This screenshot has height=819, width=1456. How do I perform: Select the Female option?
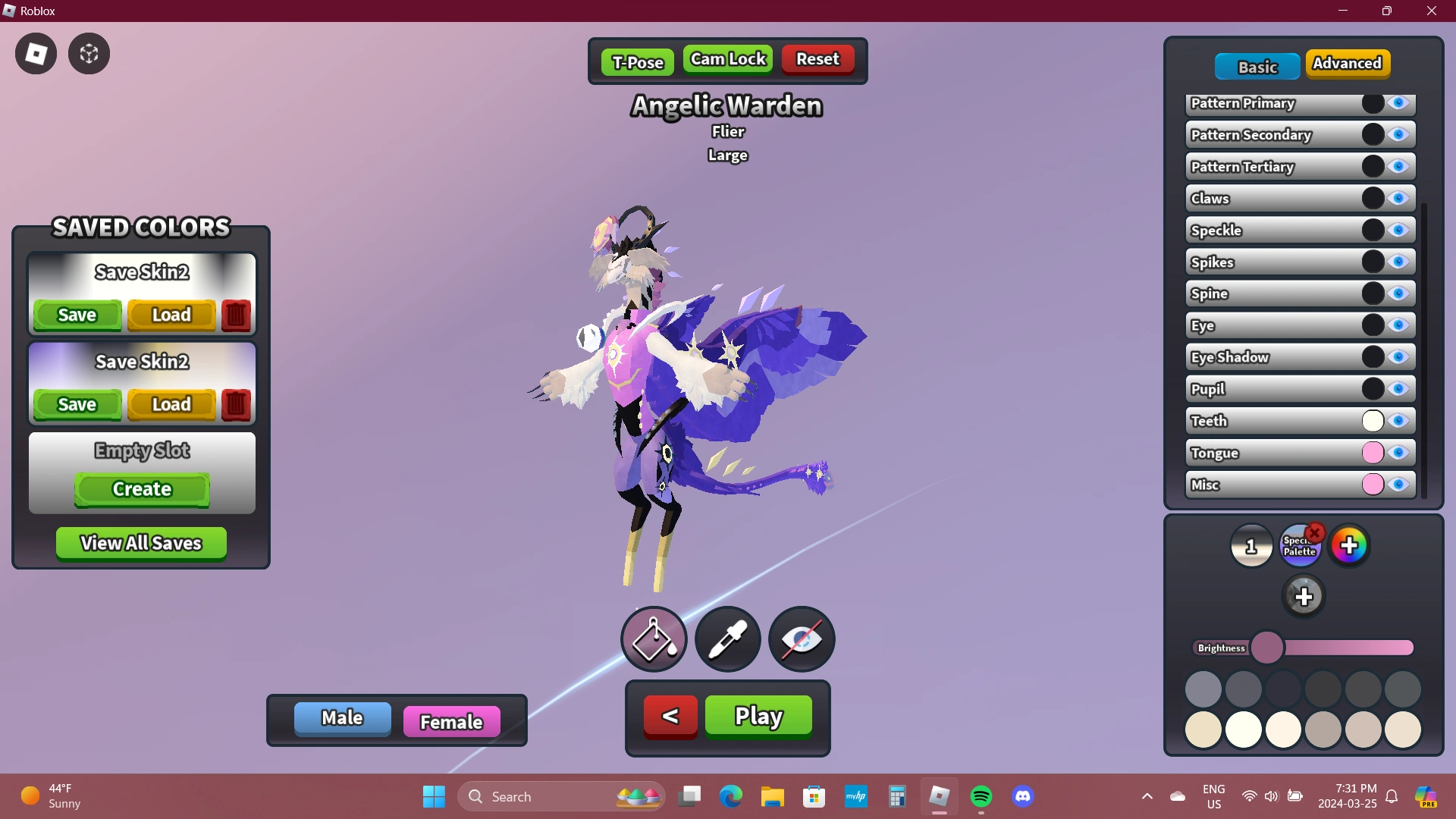coord(451,720)
